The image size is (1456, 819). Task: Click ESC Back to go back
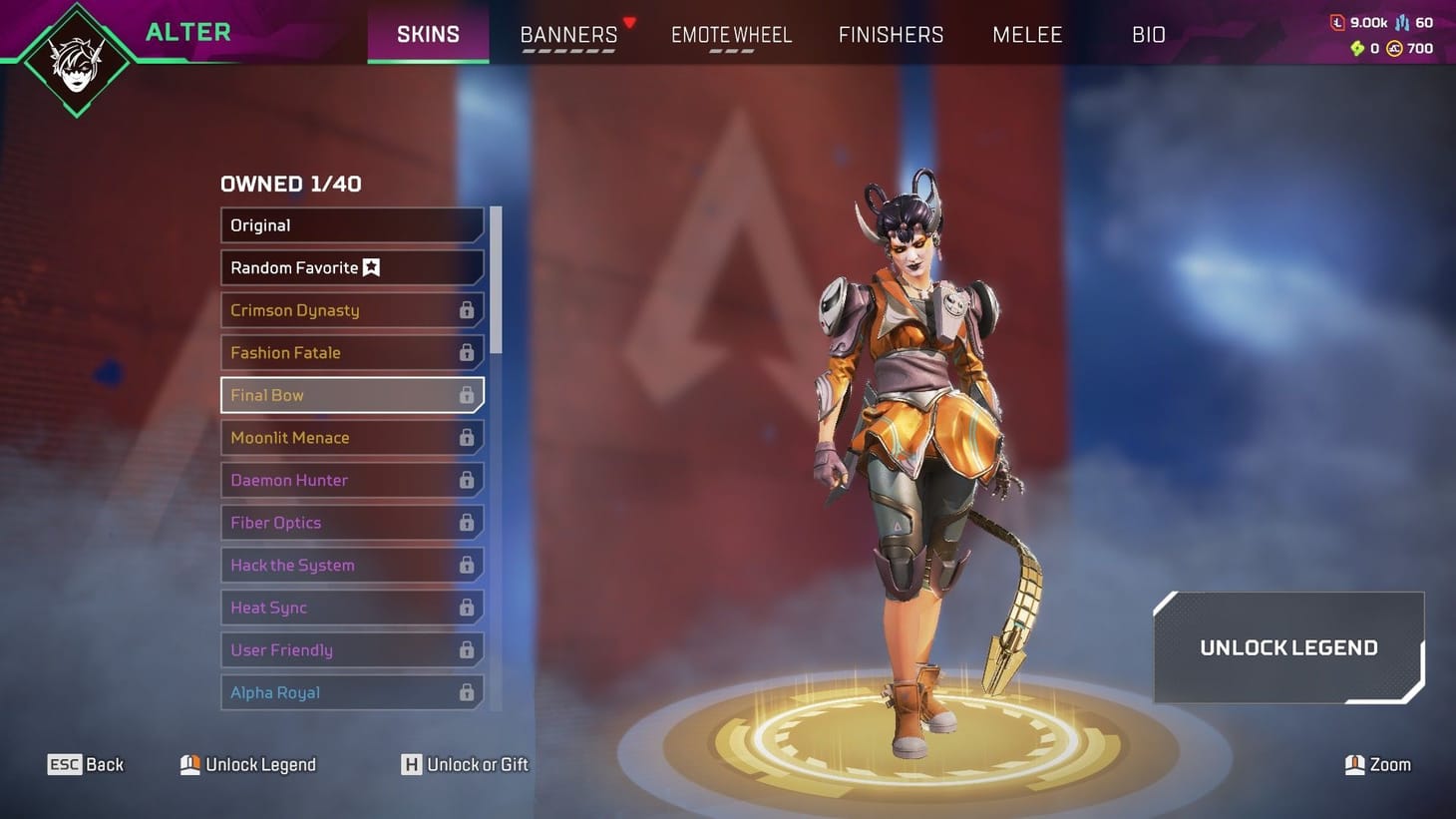tap(87, 764)
